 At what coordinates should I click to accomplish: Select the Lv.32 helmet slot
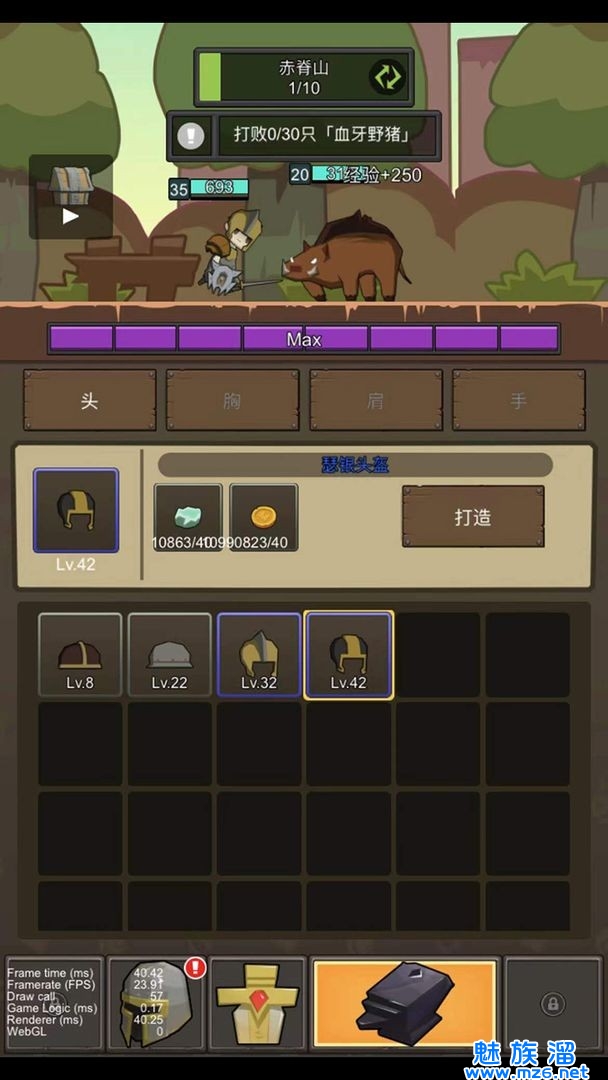[x=259, y=654]
